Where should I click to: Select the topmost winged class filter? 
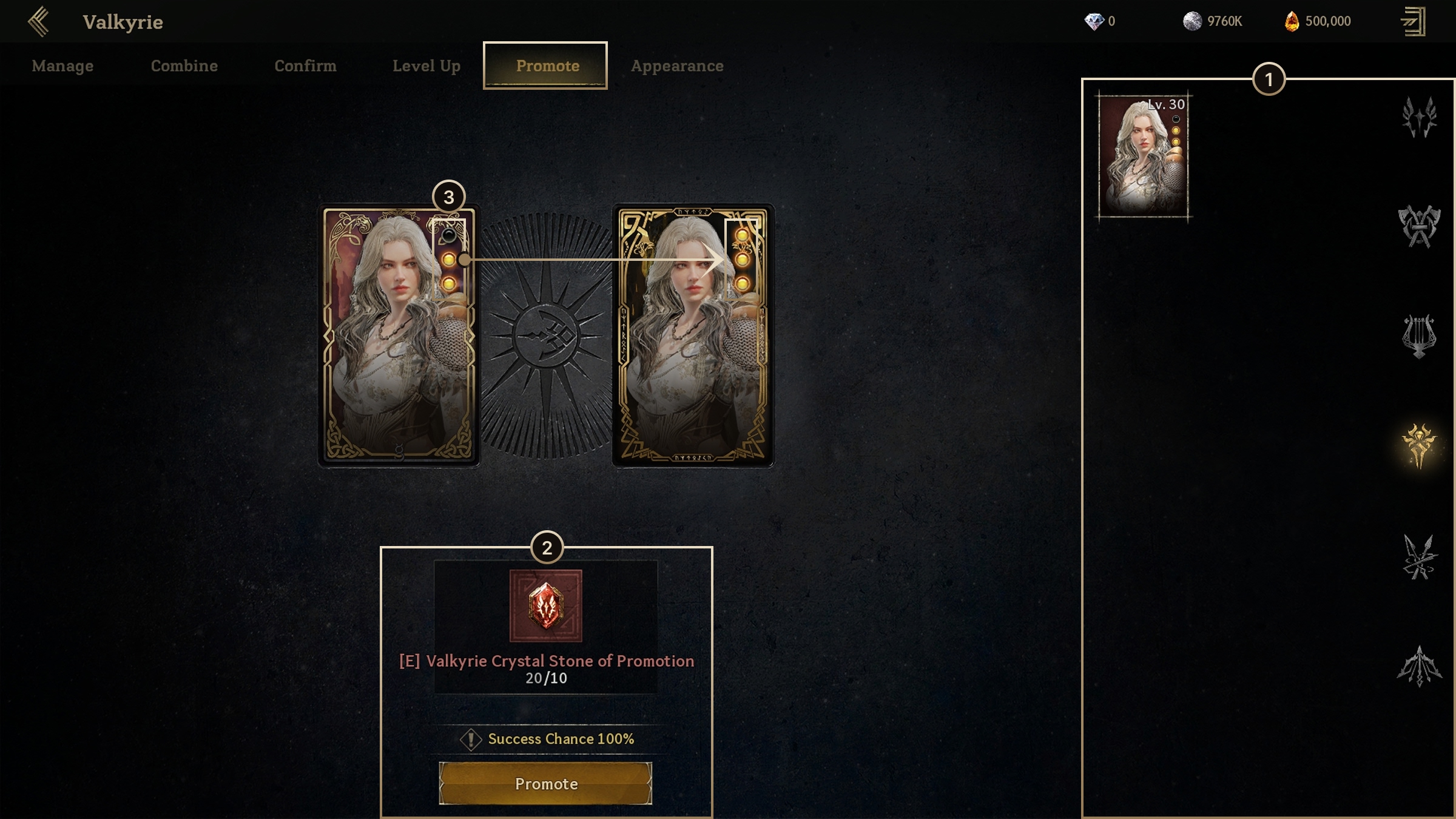coord(1418,117)
